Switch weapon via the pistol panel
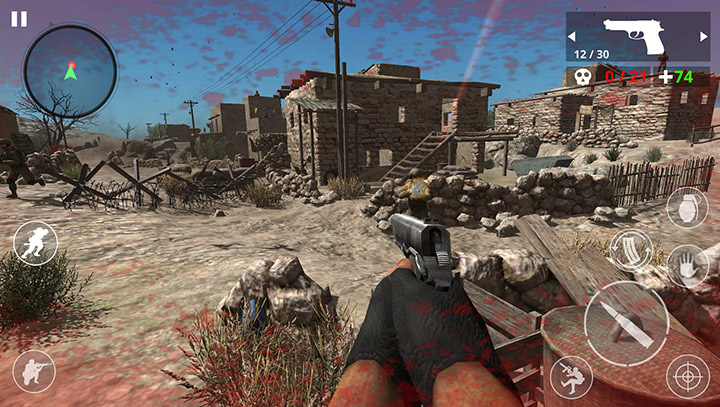Viewport: 720px width, 407px height. click(x=636, y=37)
